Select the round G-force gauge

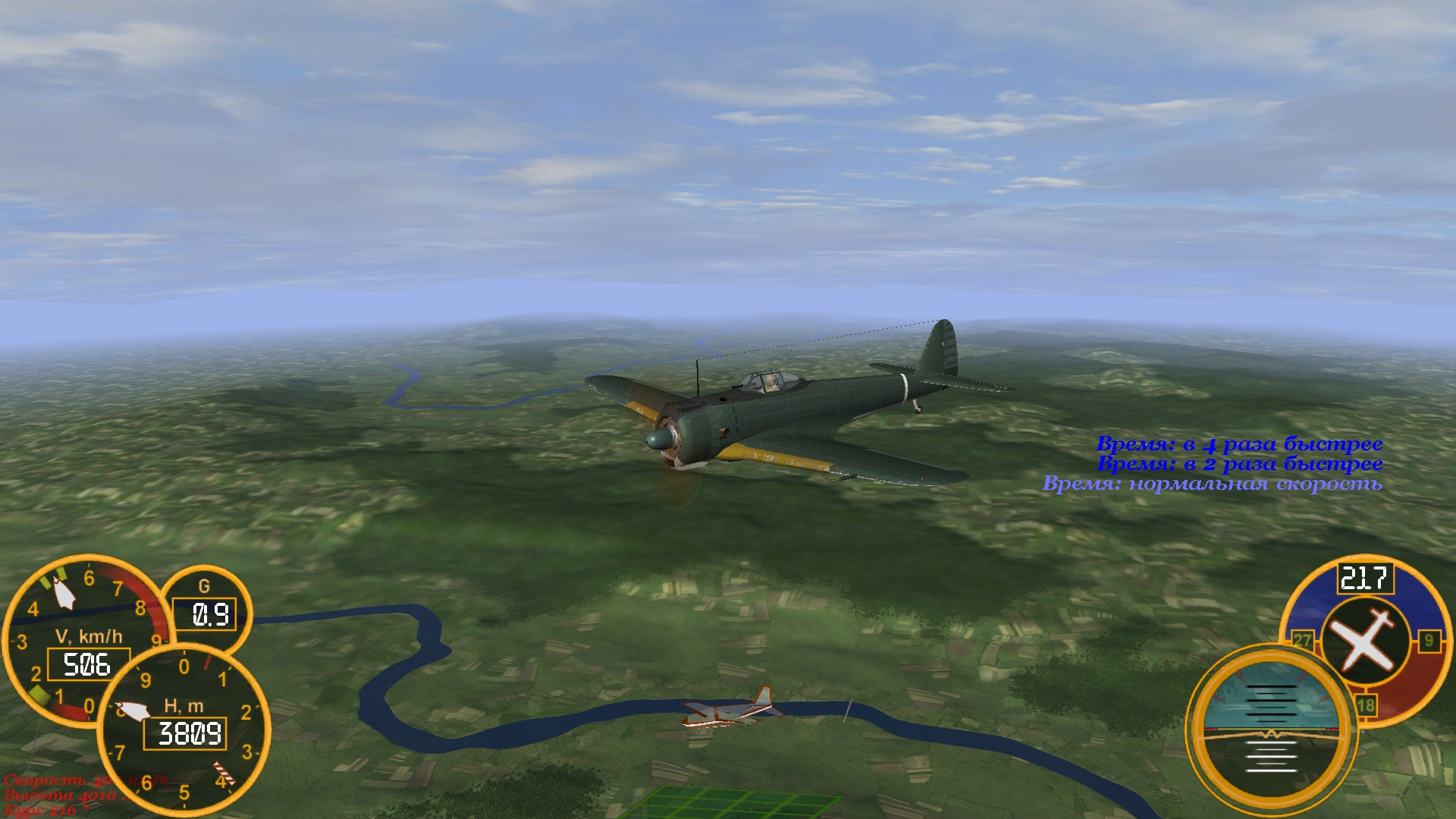point(206,607)
